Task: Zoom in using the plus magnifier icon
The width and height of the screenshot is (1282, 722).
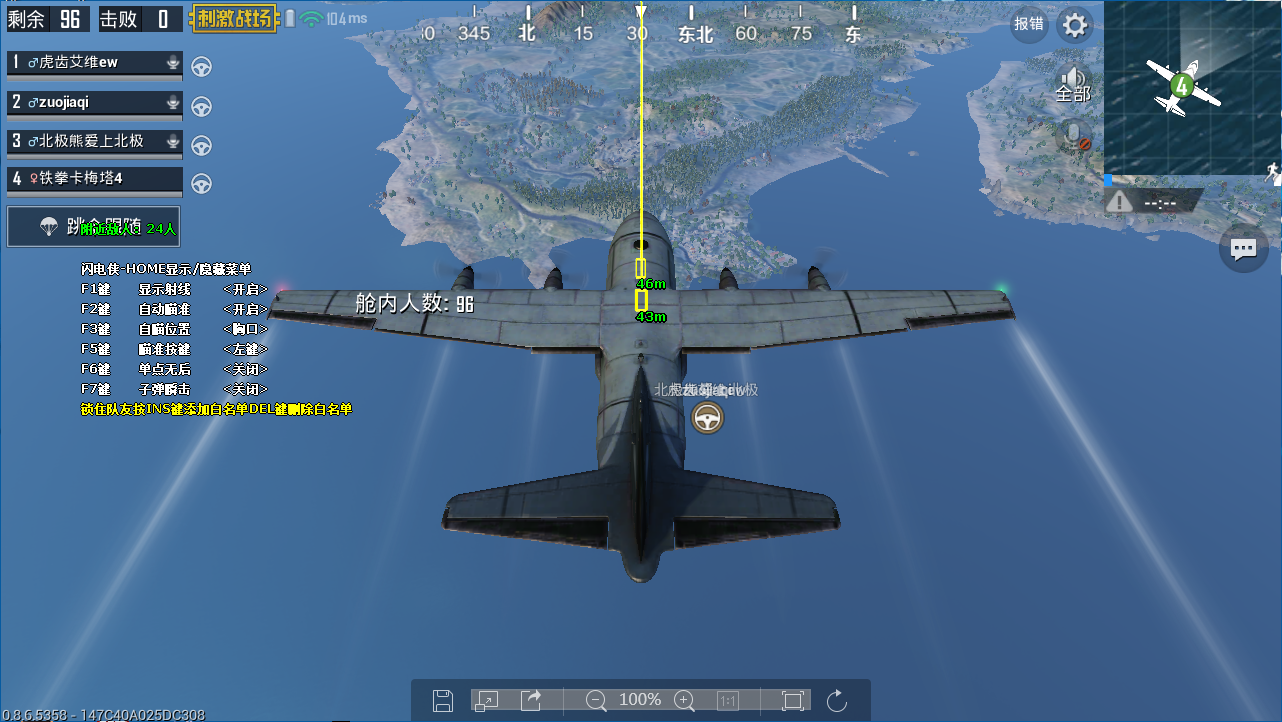Action: 684,700
